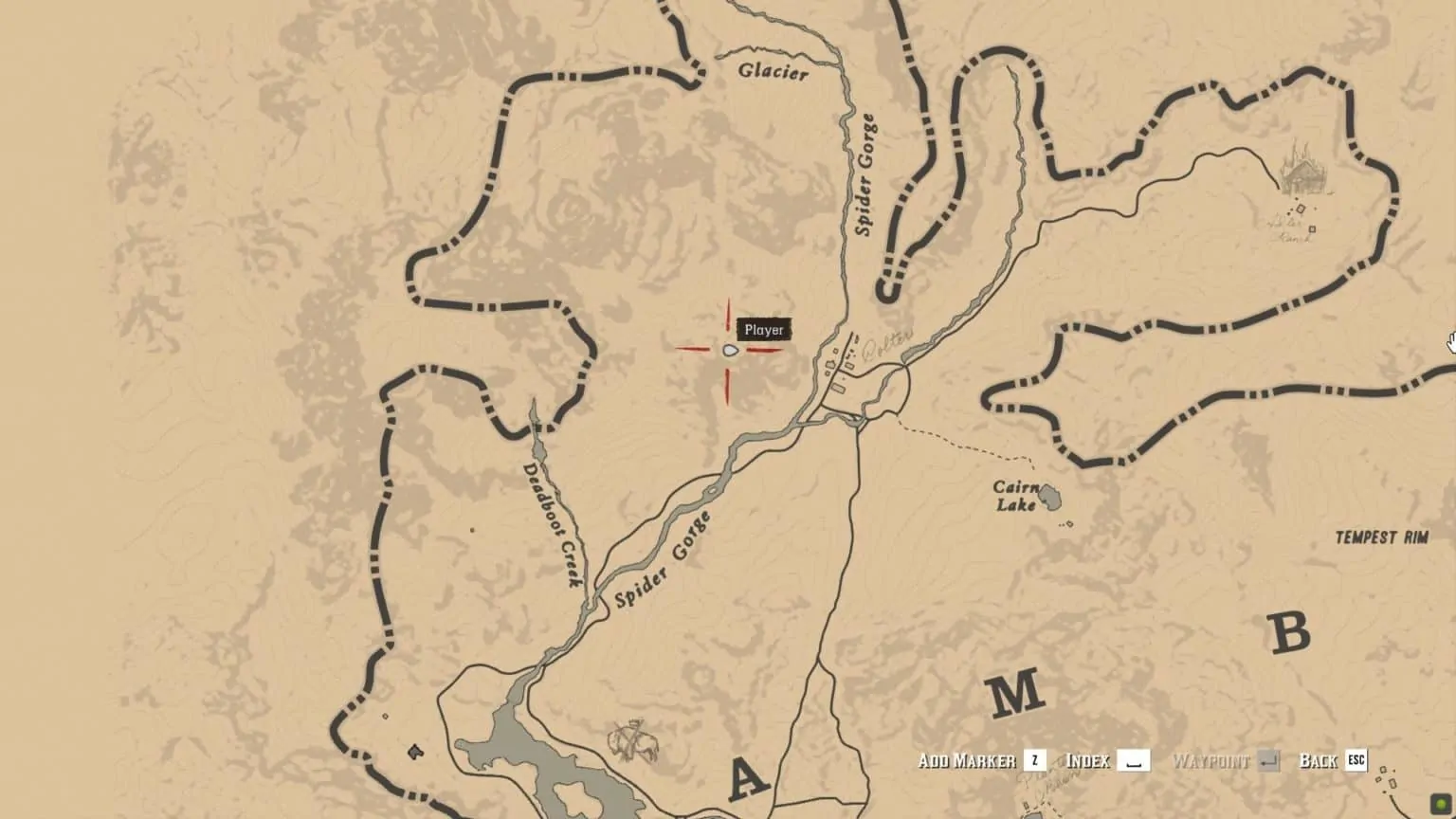This screenshot has width=1456, height=819.
Task: Select the small black landmark left of the lake
Action: pos(415,752)
